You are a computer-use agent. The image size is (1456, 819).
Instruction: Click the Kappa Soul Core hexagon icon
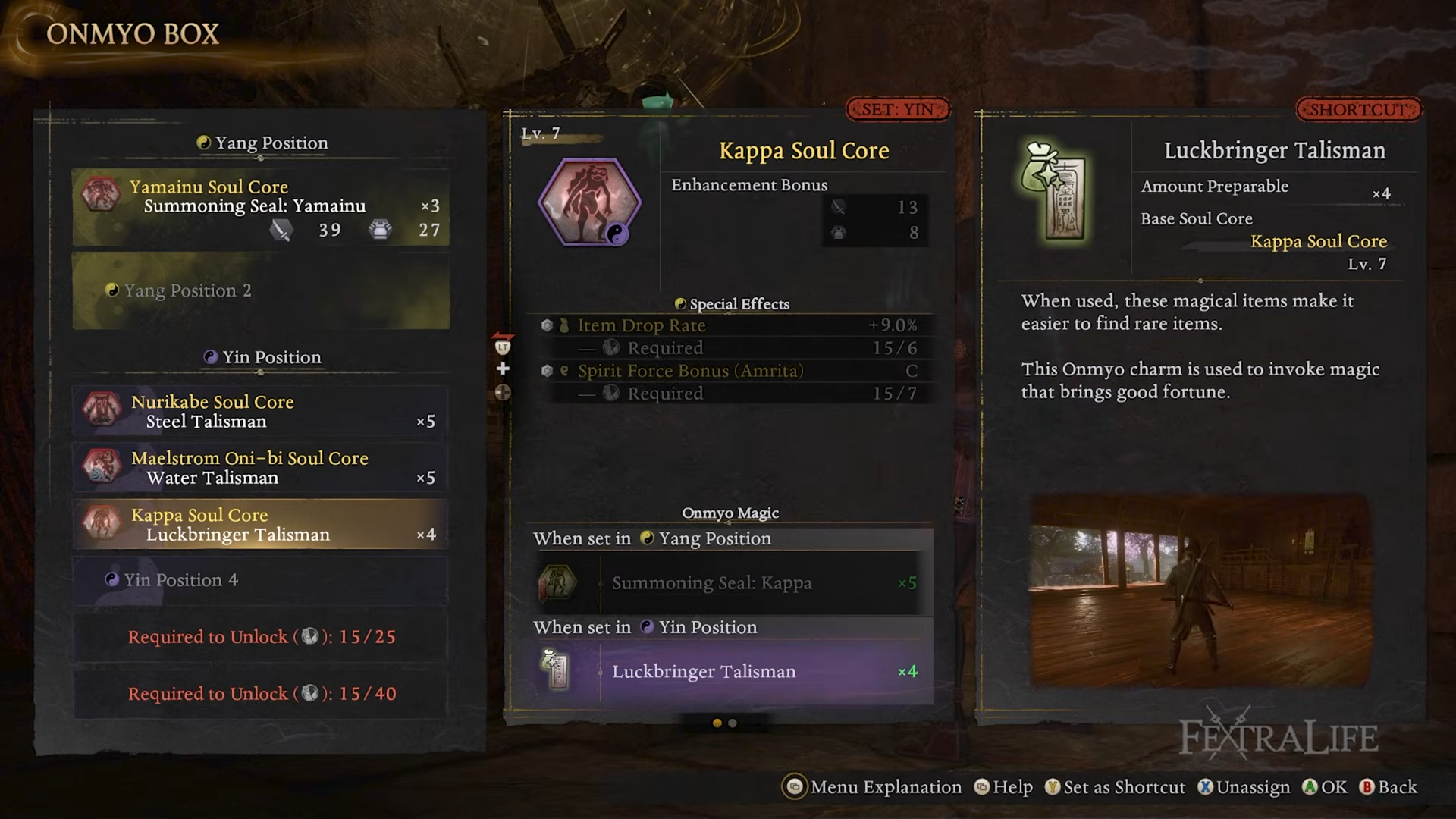pos(589,203)
